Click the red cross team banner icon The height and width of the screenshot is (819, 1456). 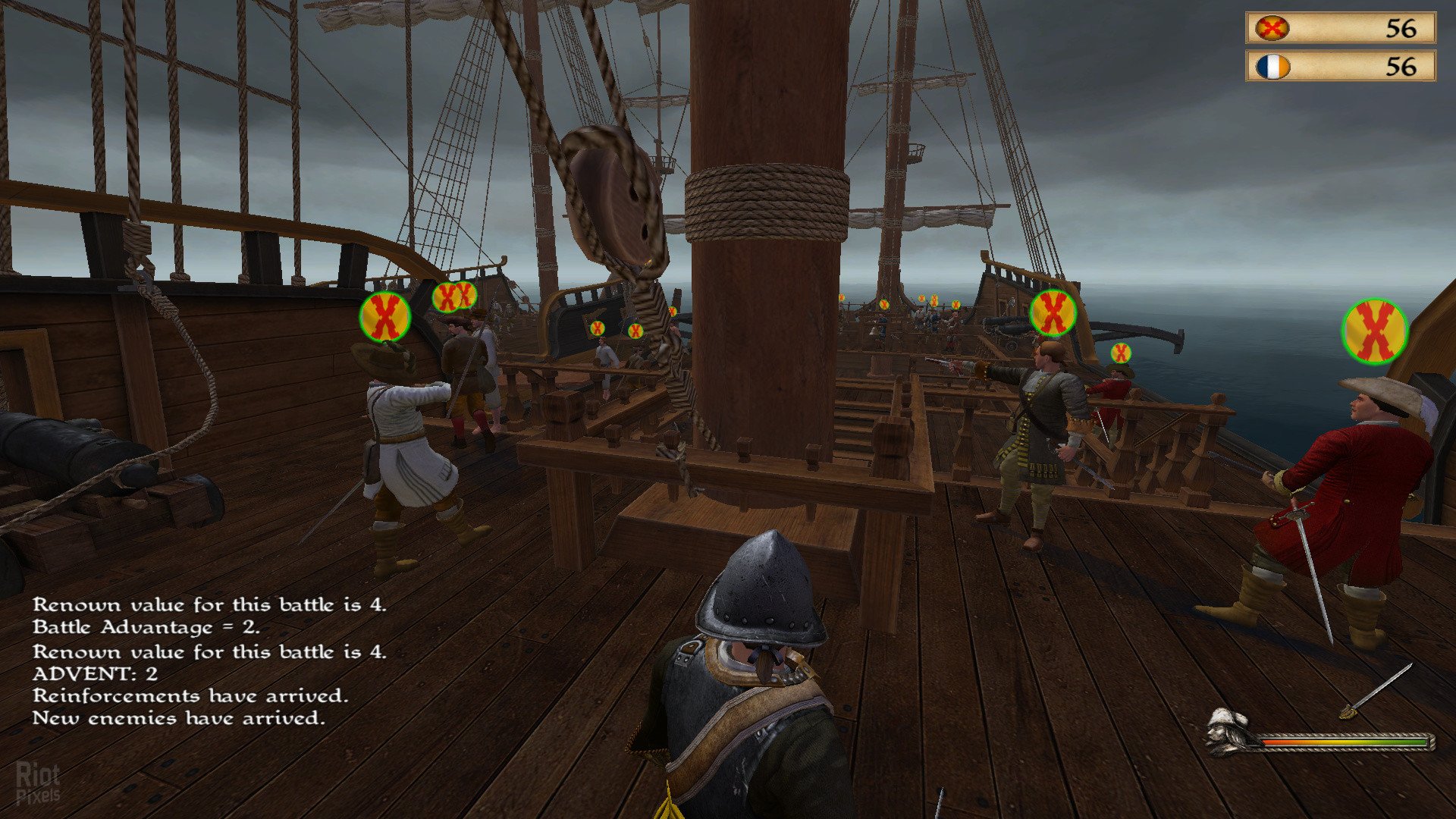1272,29
